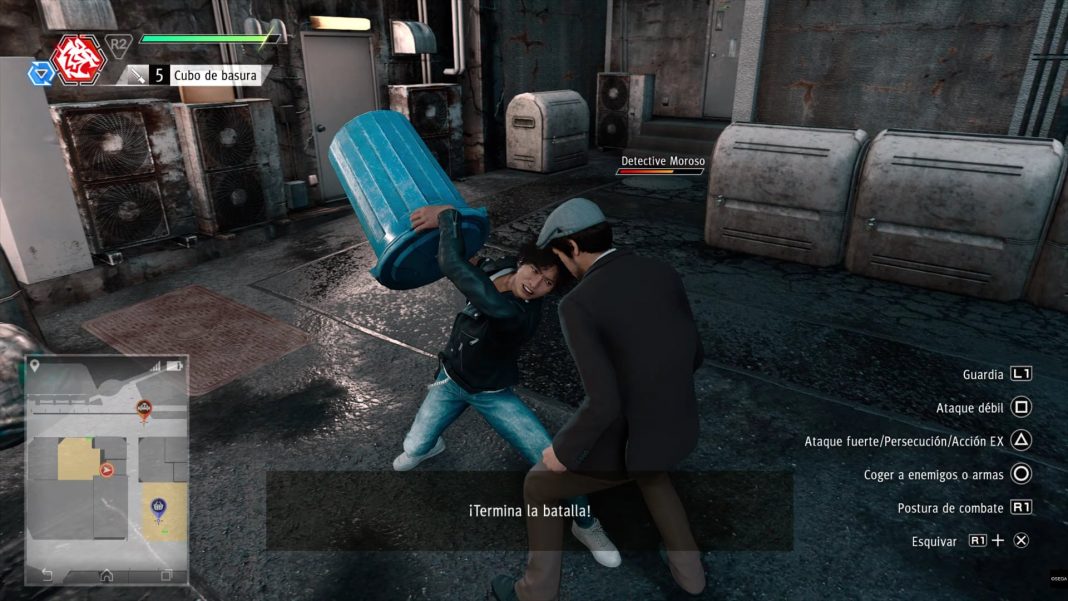The width and height of the screenshot is (1068, 601).
Task: Tap the location pin icon on the minimap
Action: 35,366
